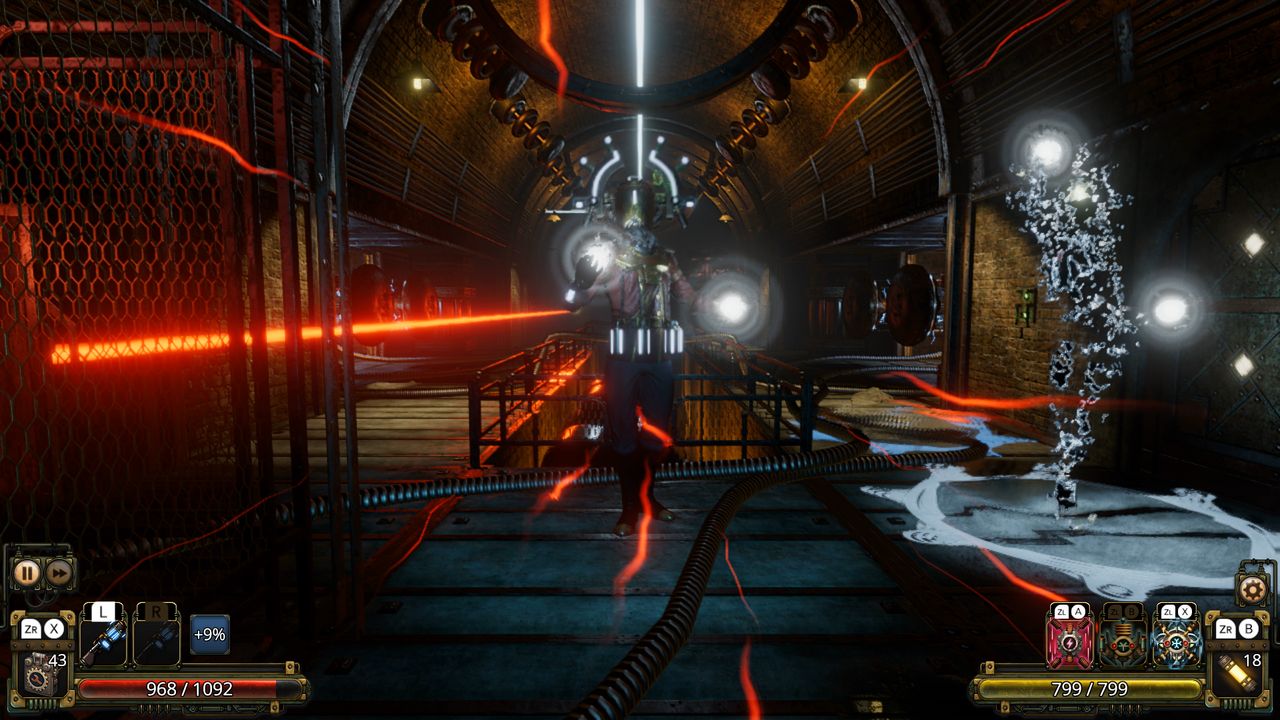Click the A prompt above the lightning gadget
Screen dimensions: 1280x720
[1078, 611]
